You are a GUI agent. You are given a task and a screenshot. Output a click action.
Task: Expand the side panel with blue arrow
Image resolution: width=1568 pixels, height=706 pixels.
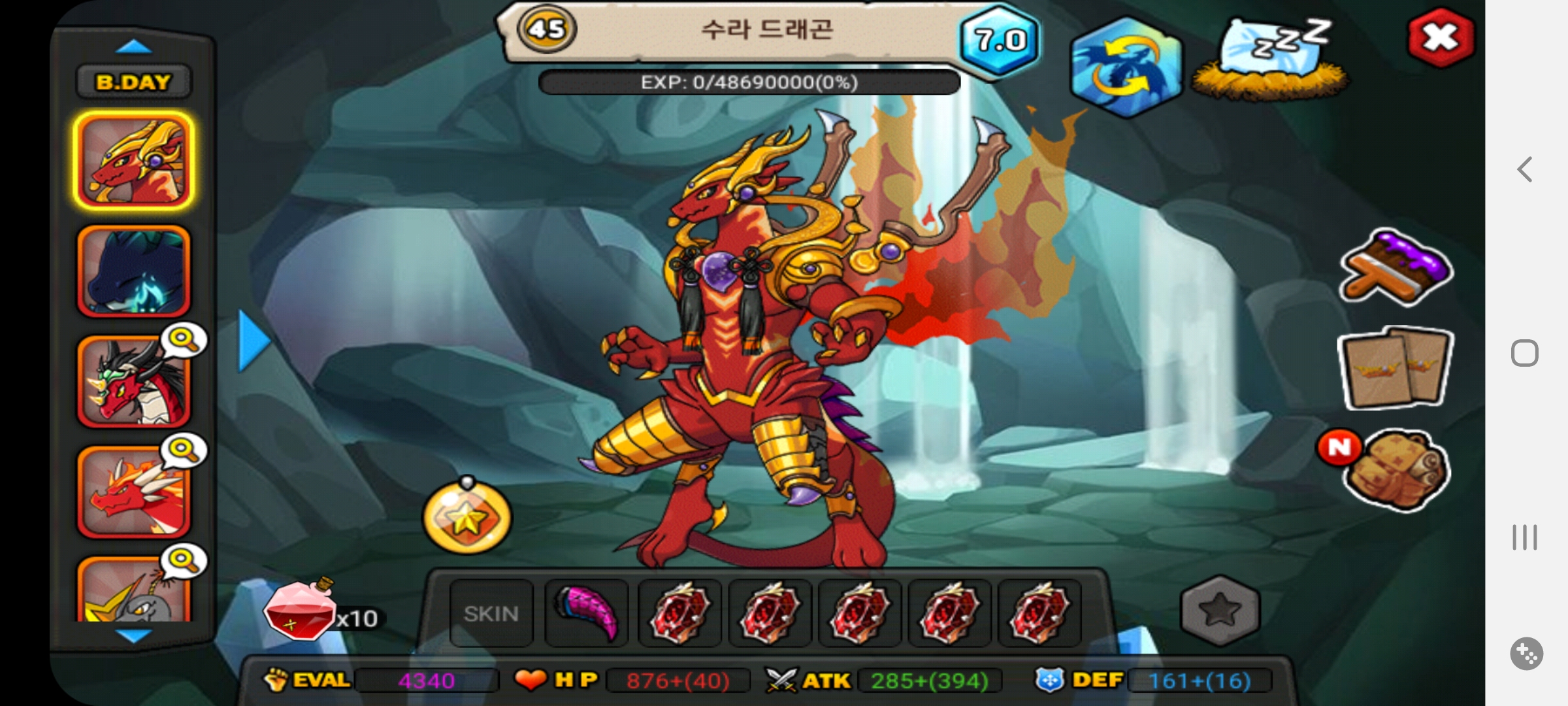click(253, 341)
